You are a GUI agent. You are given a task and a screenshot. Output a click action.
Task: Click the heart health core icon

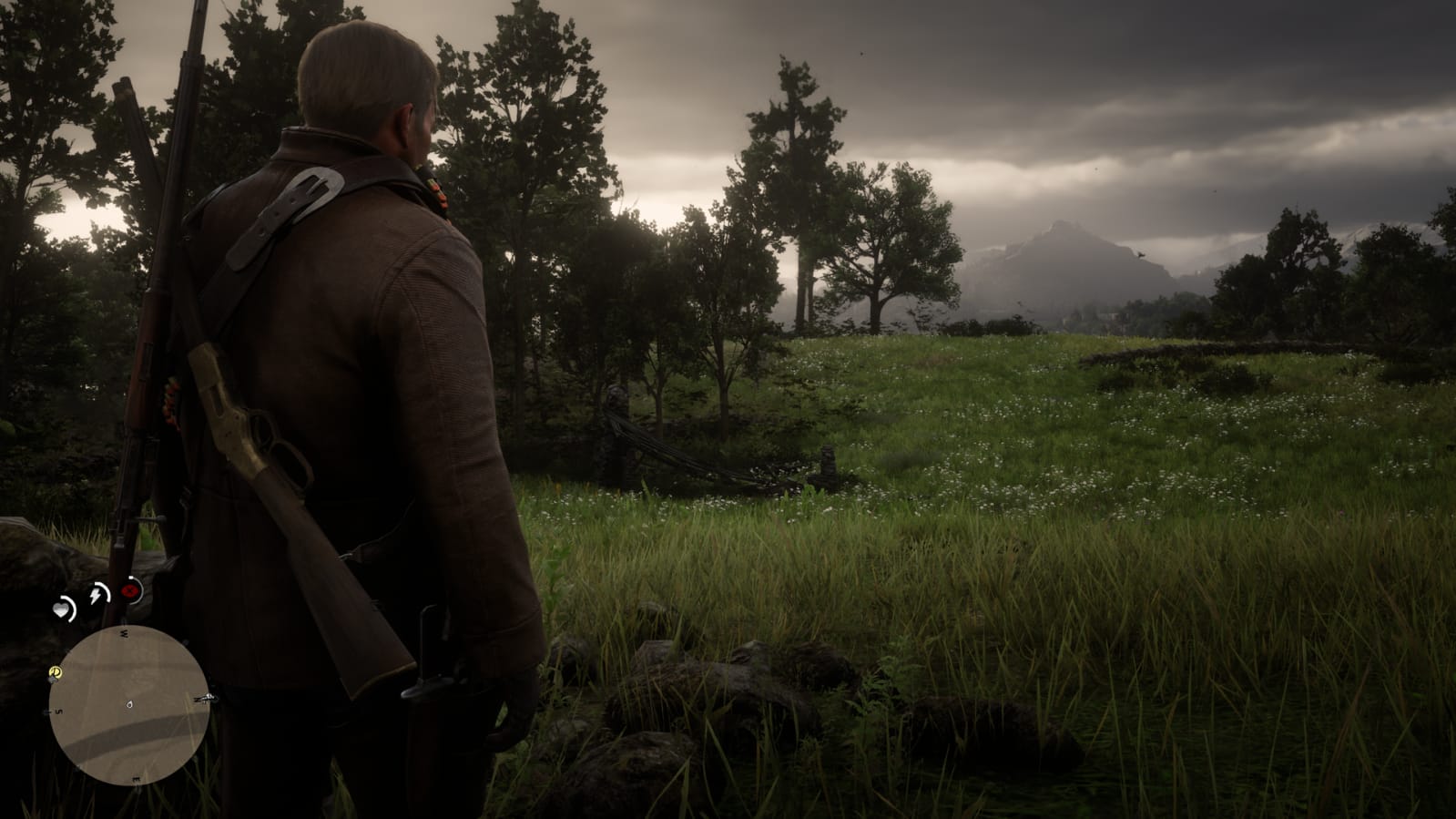tap(63, 609)
